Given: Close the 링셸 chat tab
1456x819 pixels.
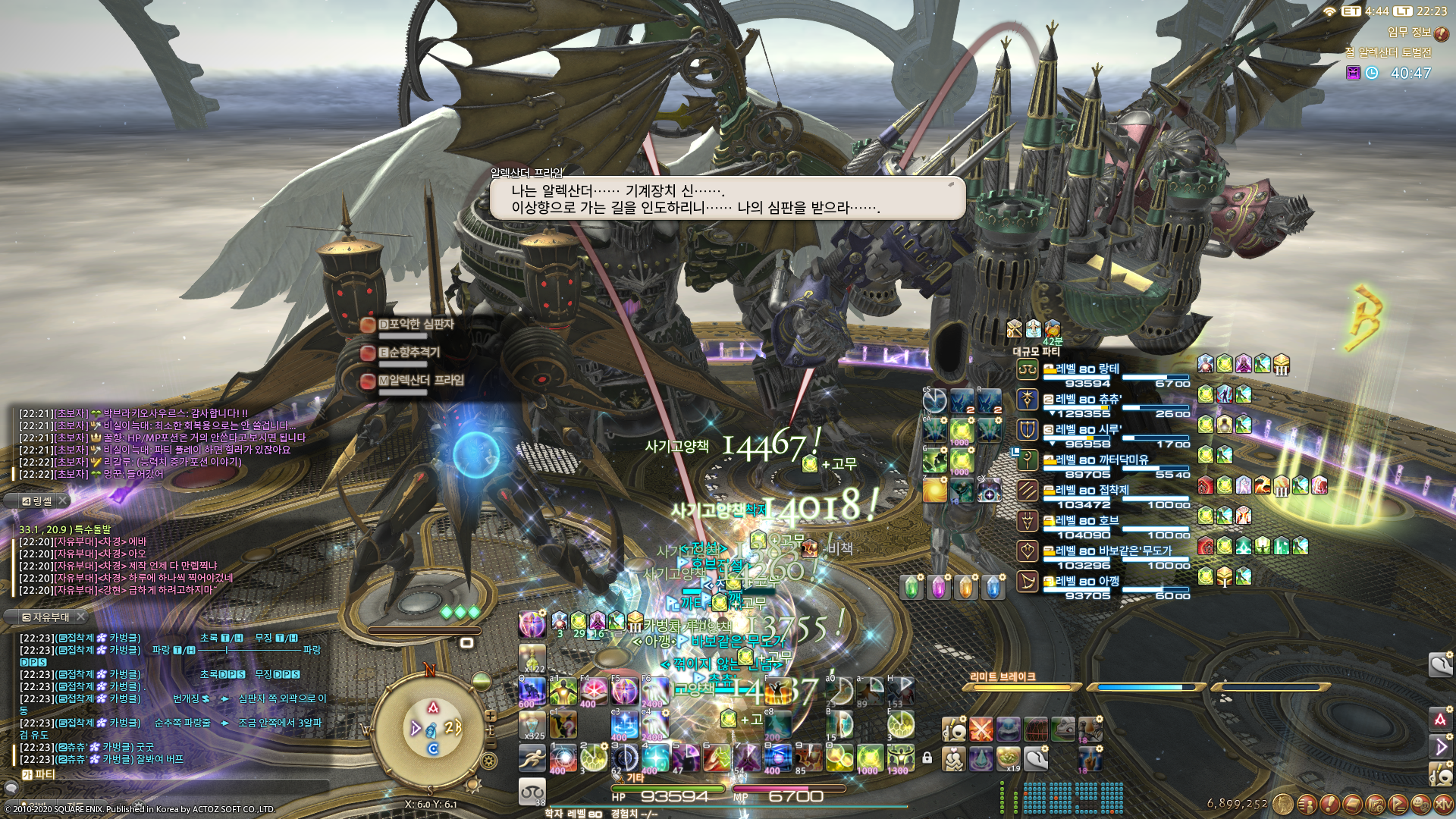Looking at the screenshot, I should click(64, 500).
